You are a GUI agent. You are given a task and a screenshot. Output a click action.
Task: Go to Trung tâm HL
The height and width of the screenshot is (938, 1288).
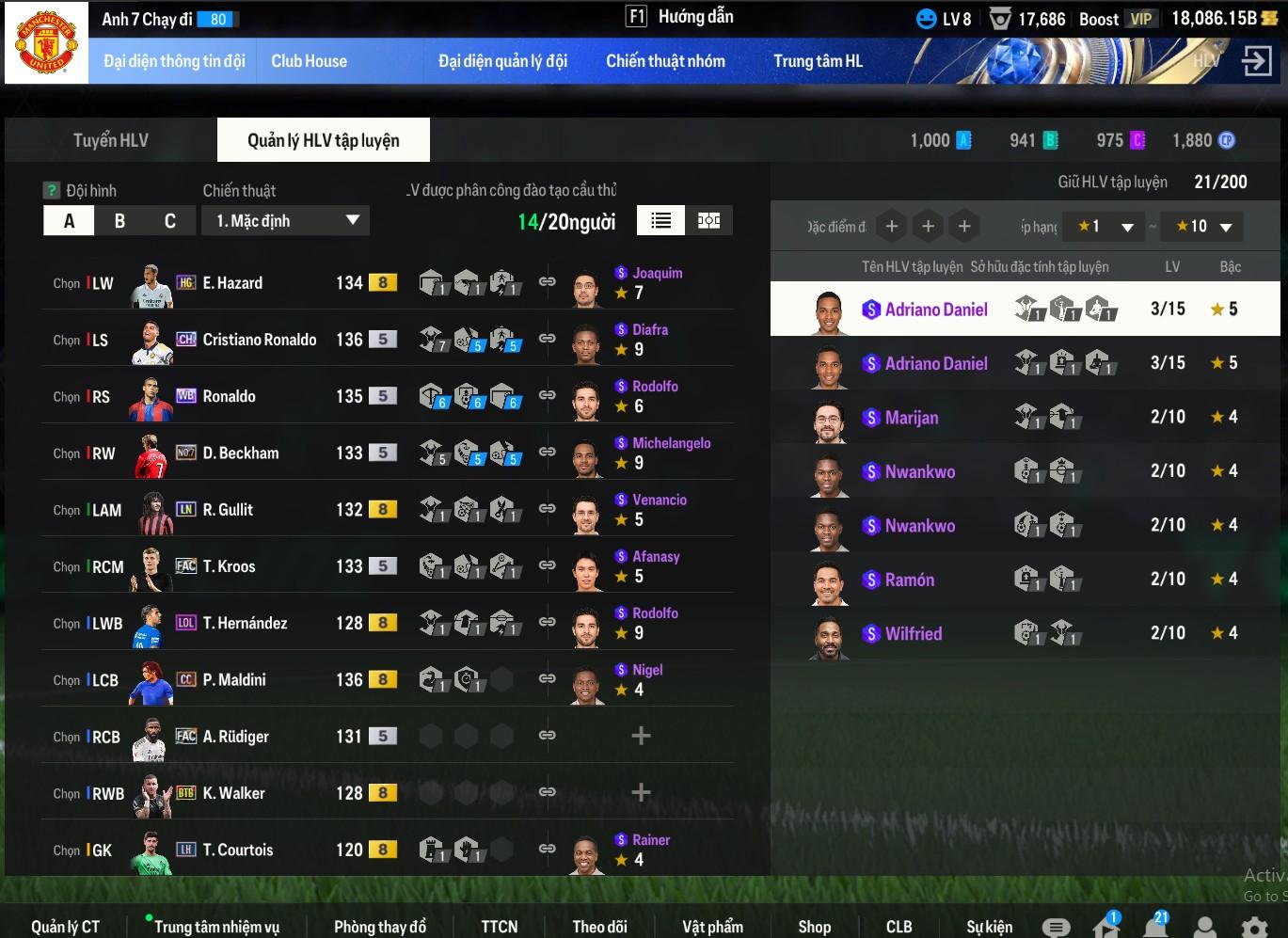818,61
